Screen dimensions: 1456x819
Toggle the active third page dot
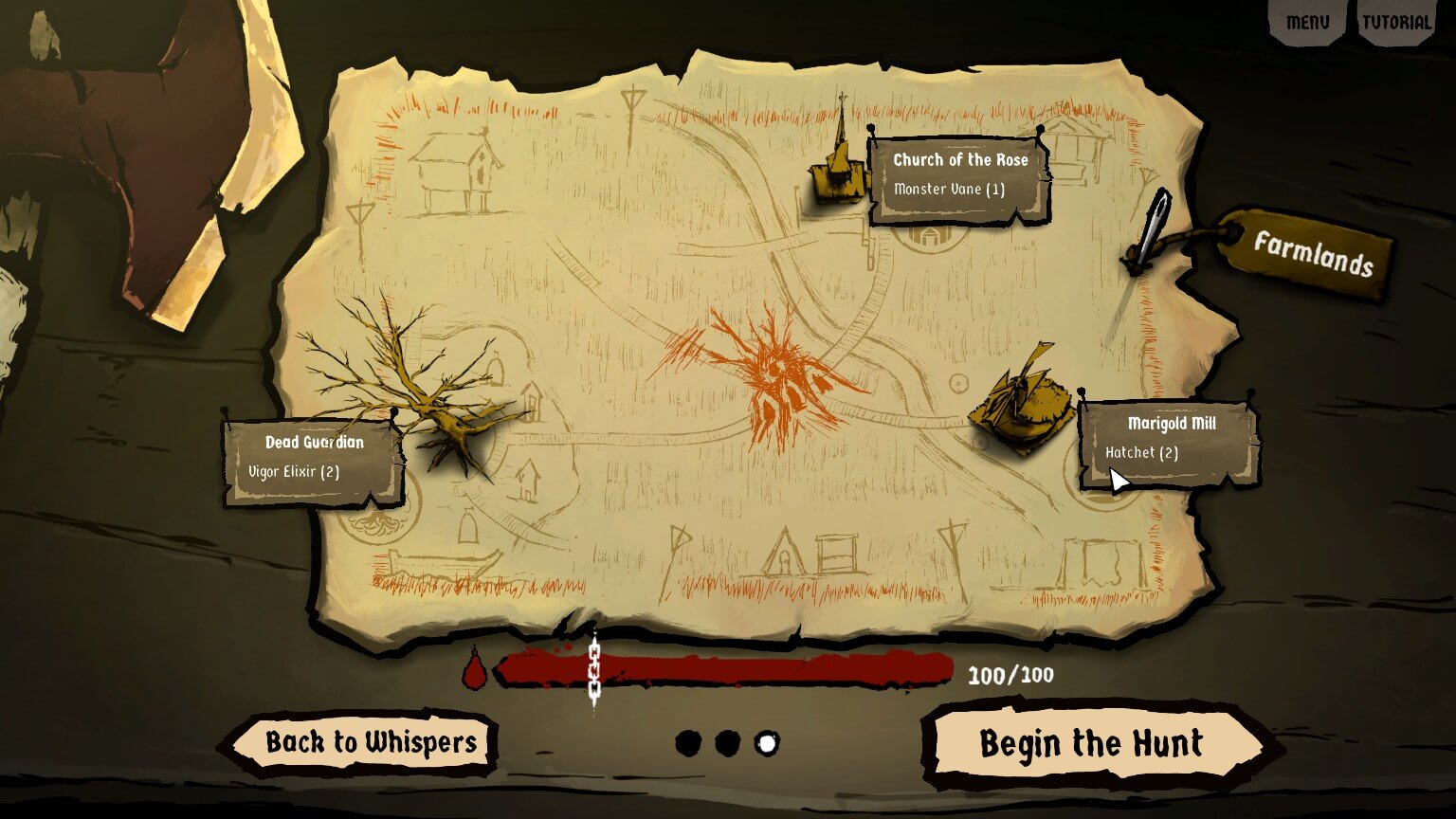765,744
